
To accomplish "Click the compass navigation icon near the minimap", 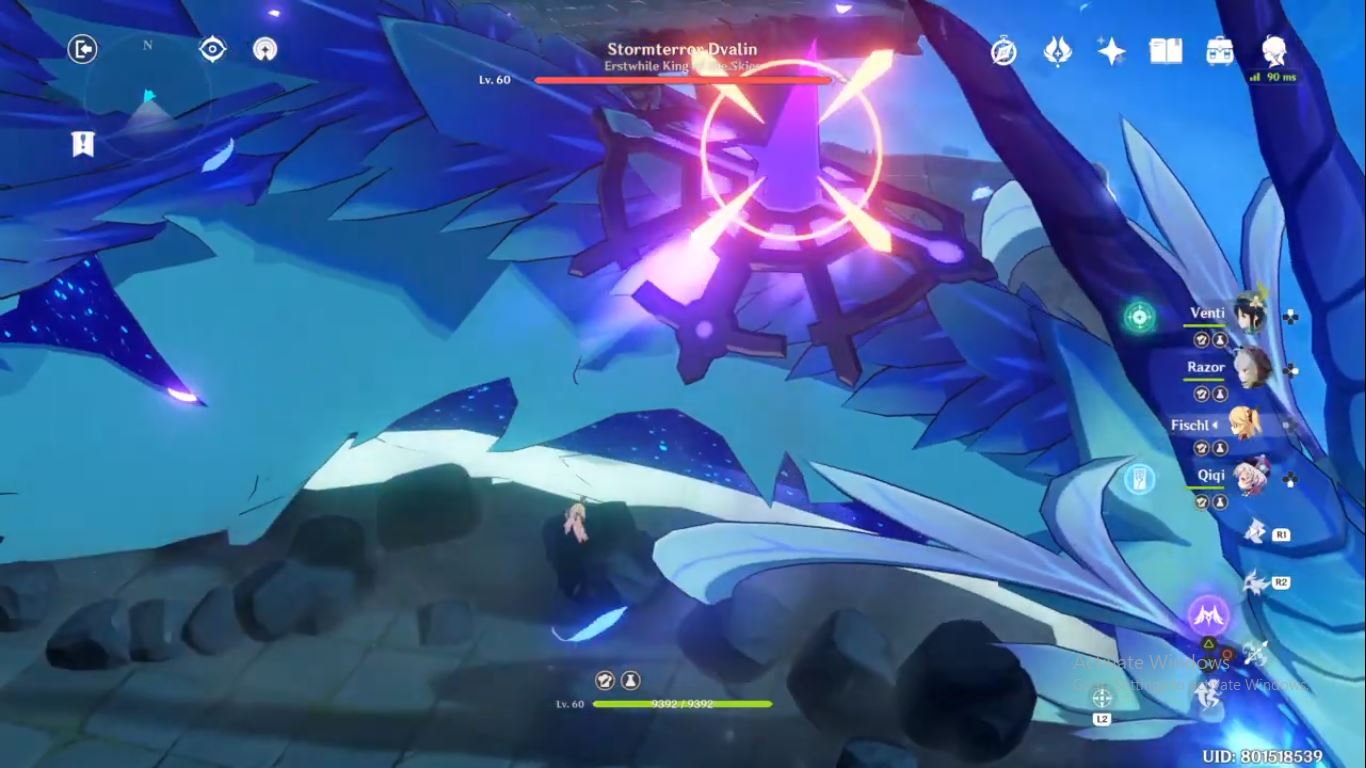I will pos(212,47).
